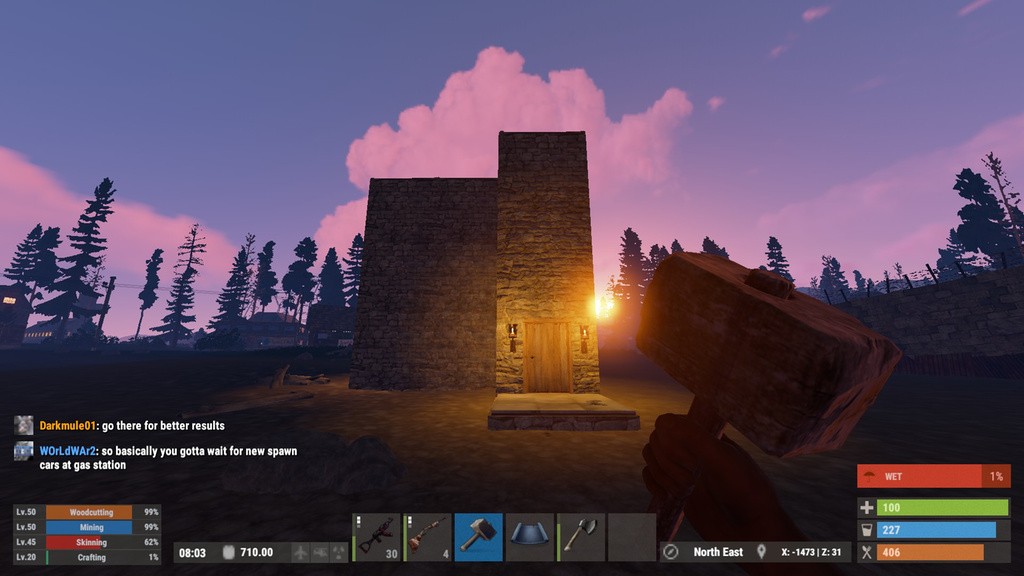
Task: Select the assault rifle hotbar slot
Action: [377, 537]
